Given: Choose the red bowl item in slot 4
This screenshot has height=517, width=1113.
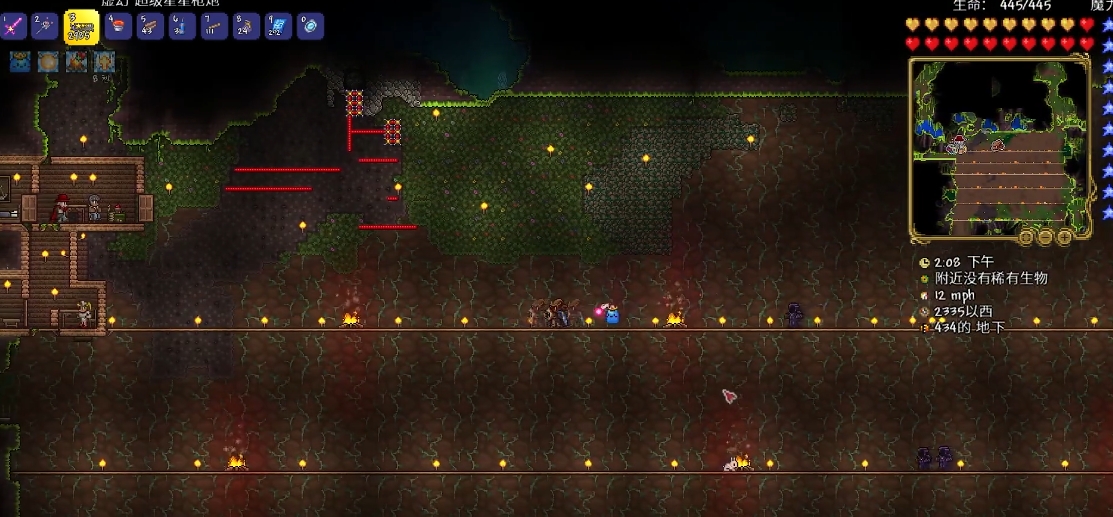Looking at the screenshot, I should coord(119,27).
